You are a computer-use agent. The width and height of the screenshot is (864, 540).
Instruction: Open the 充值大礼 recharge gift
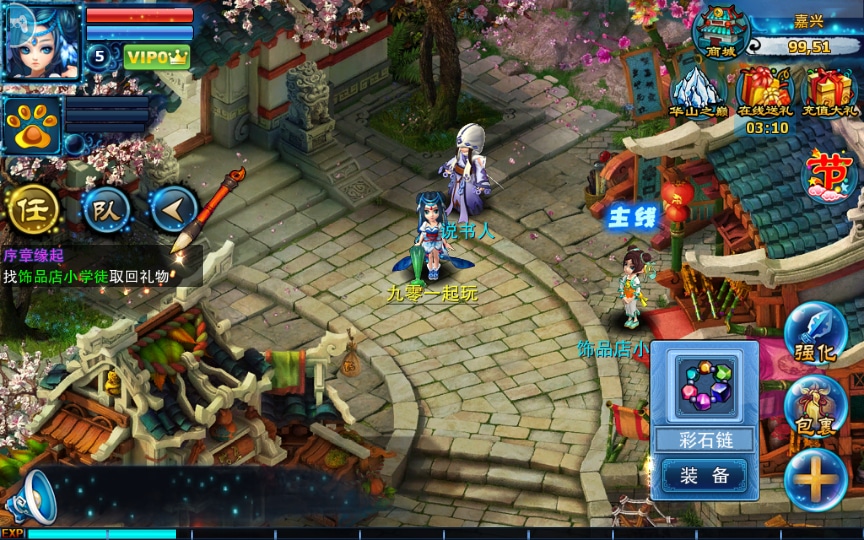[x=830, y=93]
